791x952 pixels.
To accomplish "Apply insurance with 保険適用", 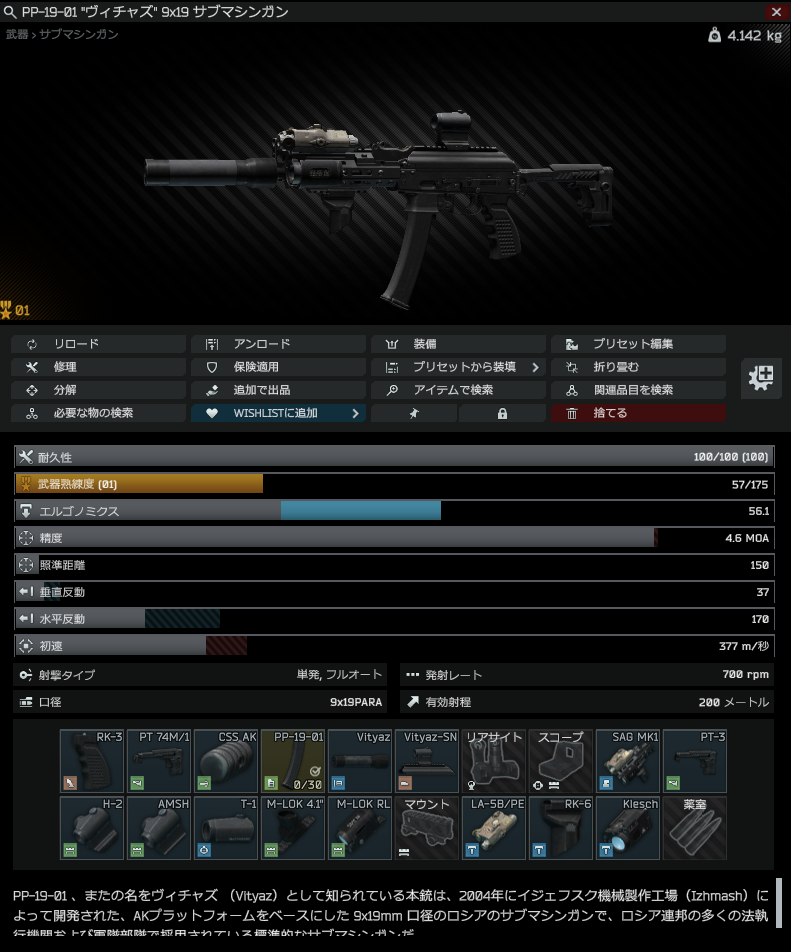I will click(279, 367).
